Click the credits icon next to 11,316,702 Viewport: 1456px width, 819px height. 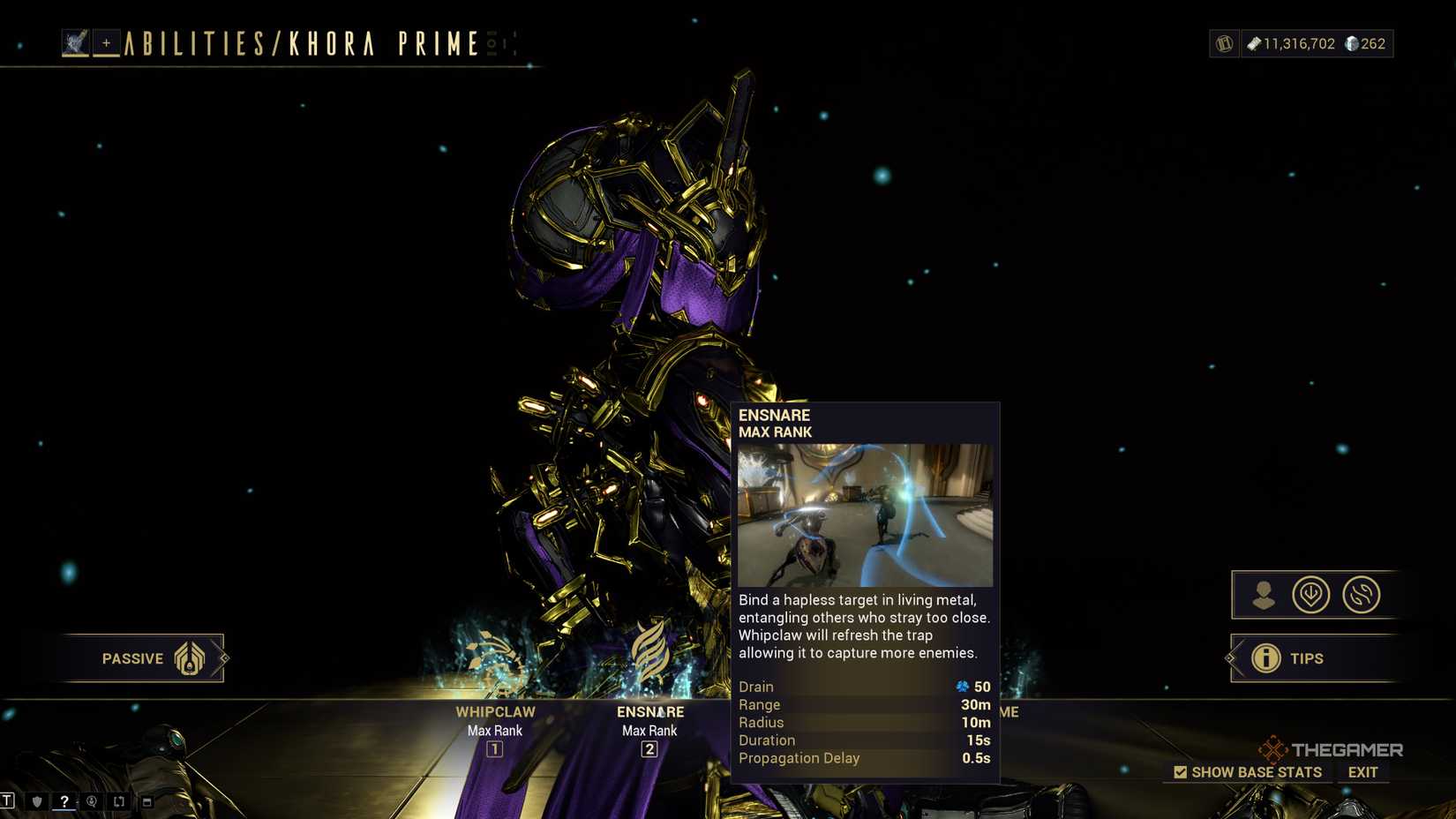click(1254, 43)
